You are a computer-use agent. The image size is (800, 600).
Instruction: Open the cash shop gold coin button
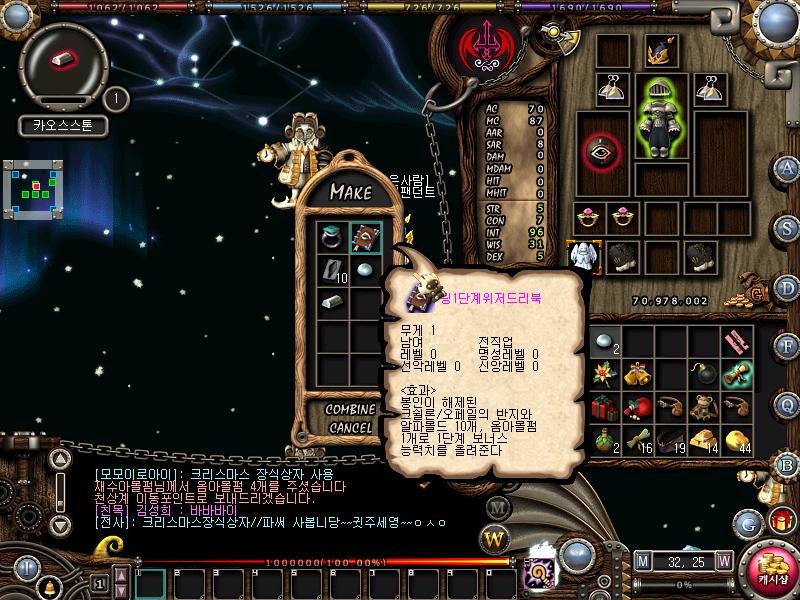pos(771,566)
